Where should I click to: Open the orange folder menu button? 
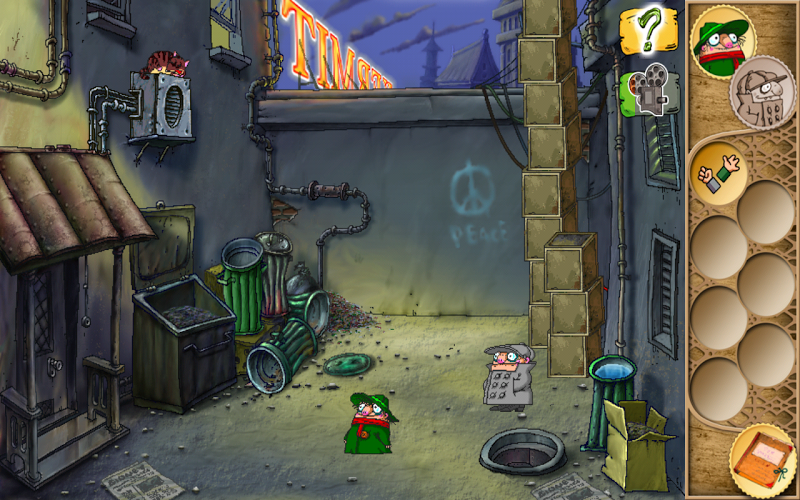tap(764, 459)
